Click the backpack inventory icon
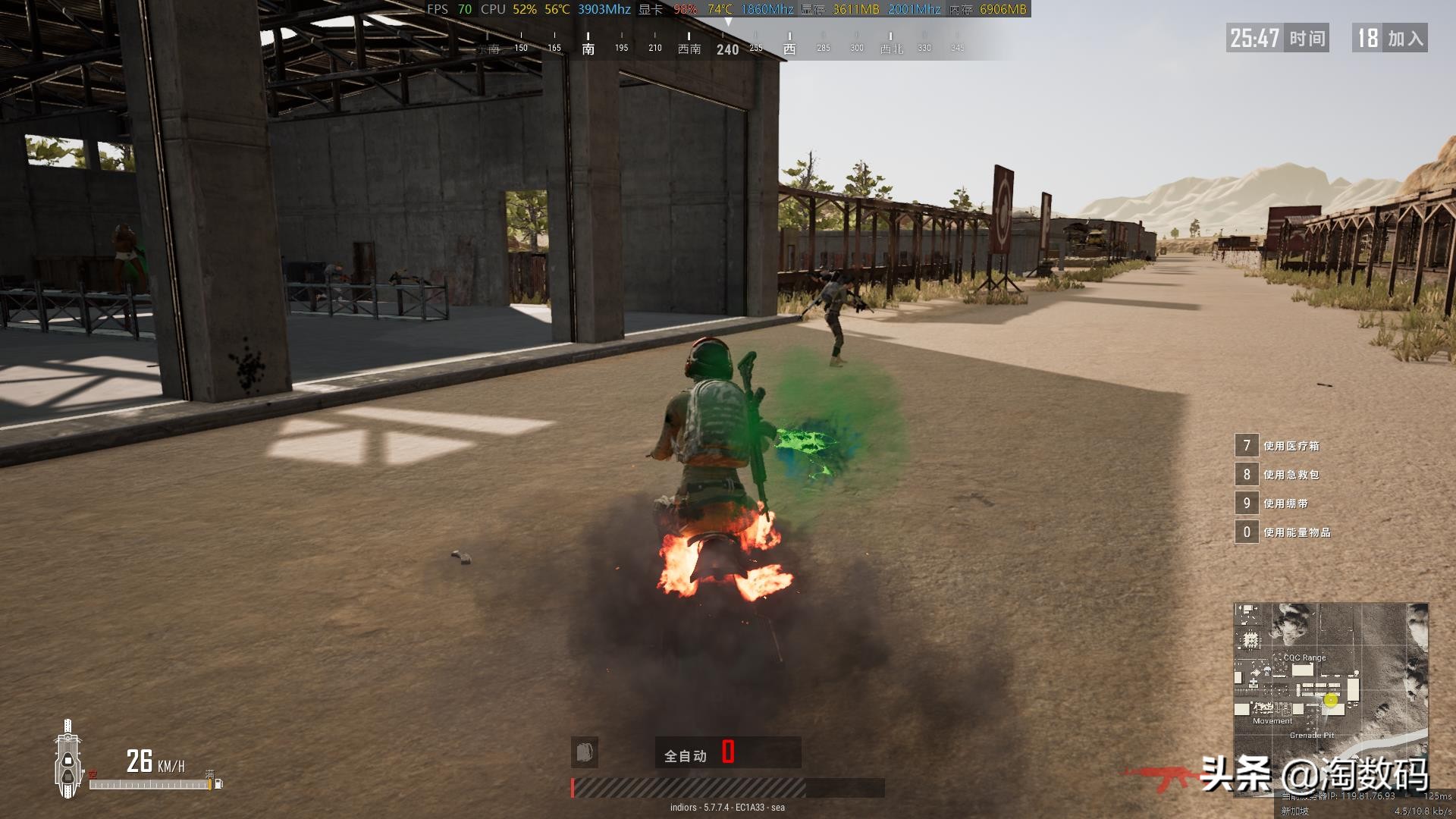The width and height of the screenshot is (1456, 819). coord(585,752)
